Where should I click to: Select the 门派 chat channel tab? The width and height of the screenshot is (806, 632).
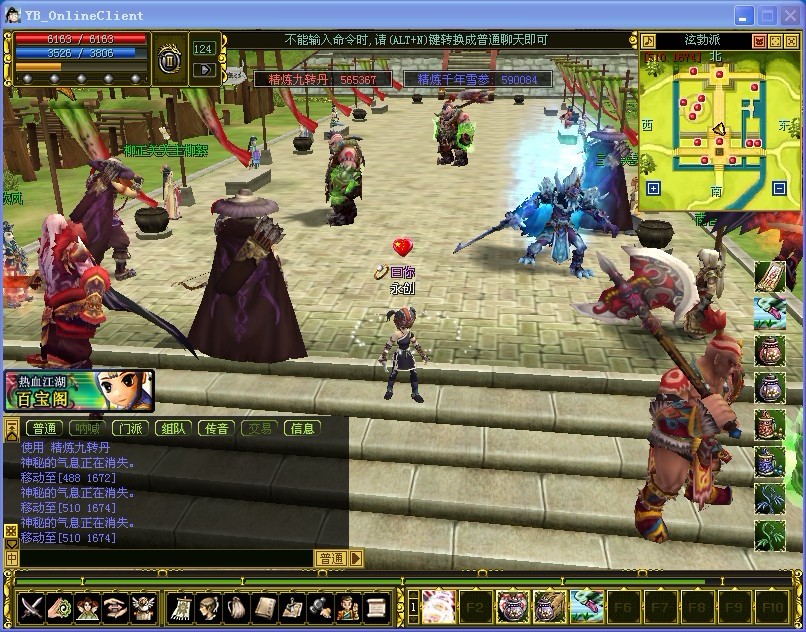(128, 428)
